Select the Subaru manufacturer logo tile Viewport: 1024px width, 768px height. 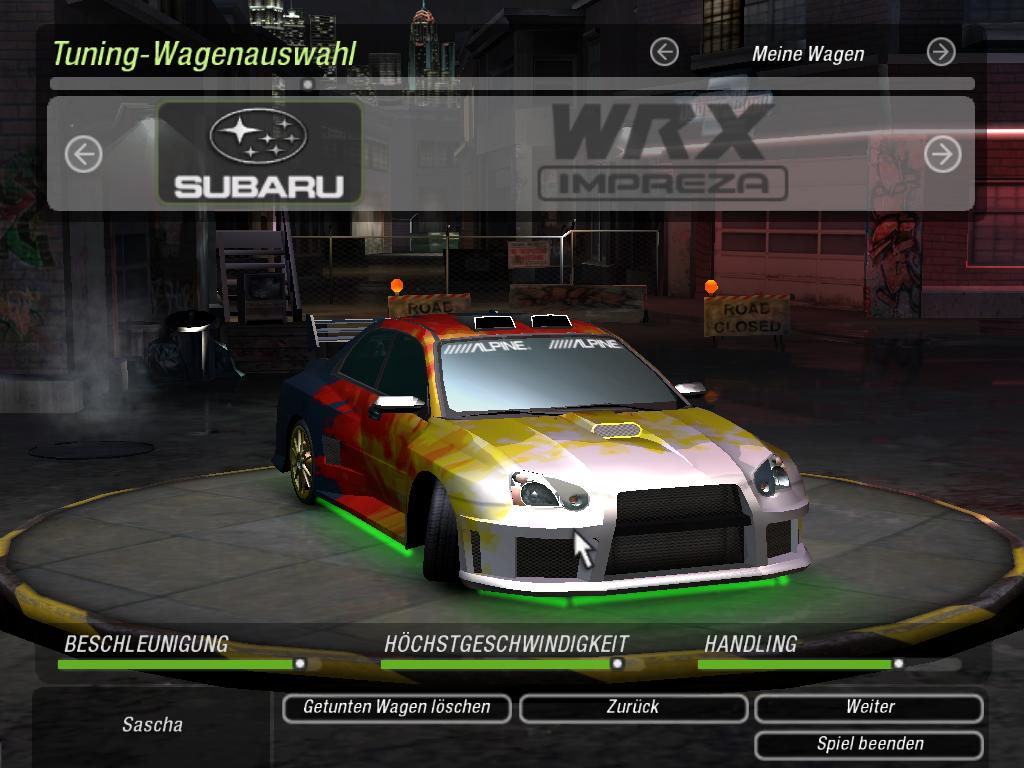(259, 153)
